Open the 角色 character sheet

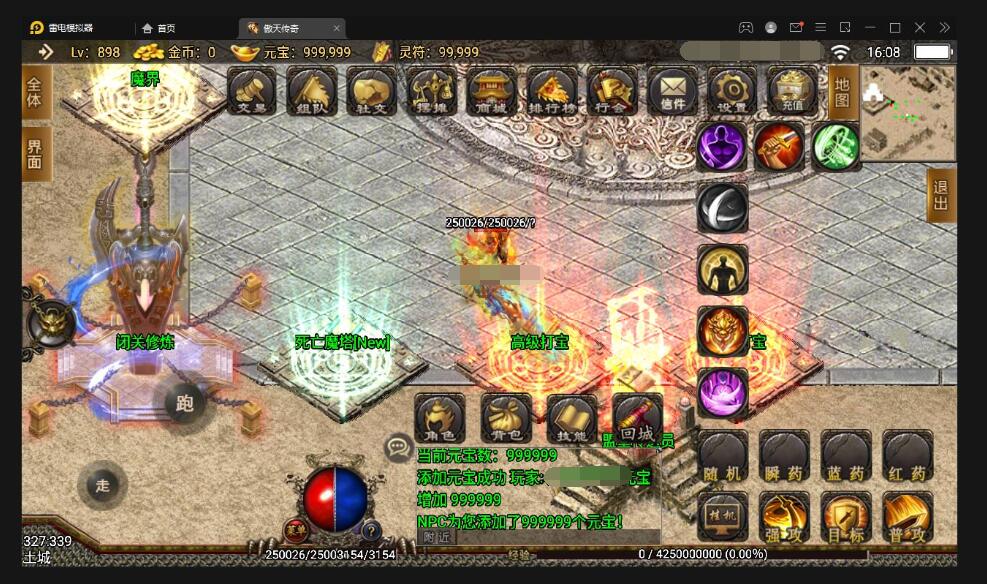tap(440, 419)
